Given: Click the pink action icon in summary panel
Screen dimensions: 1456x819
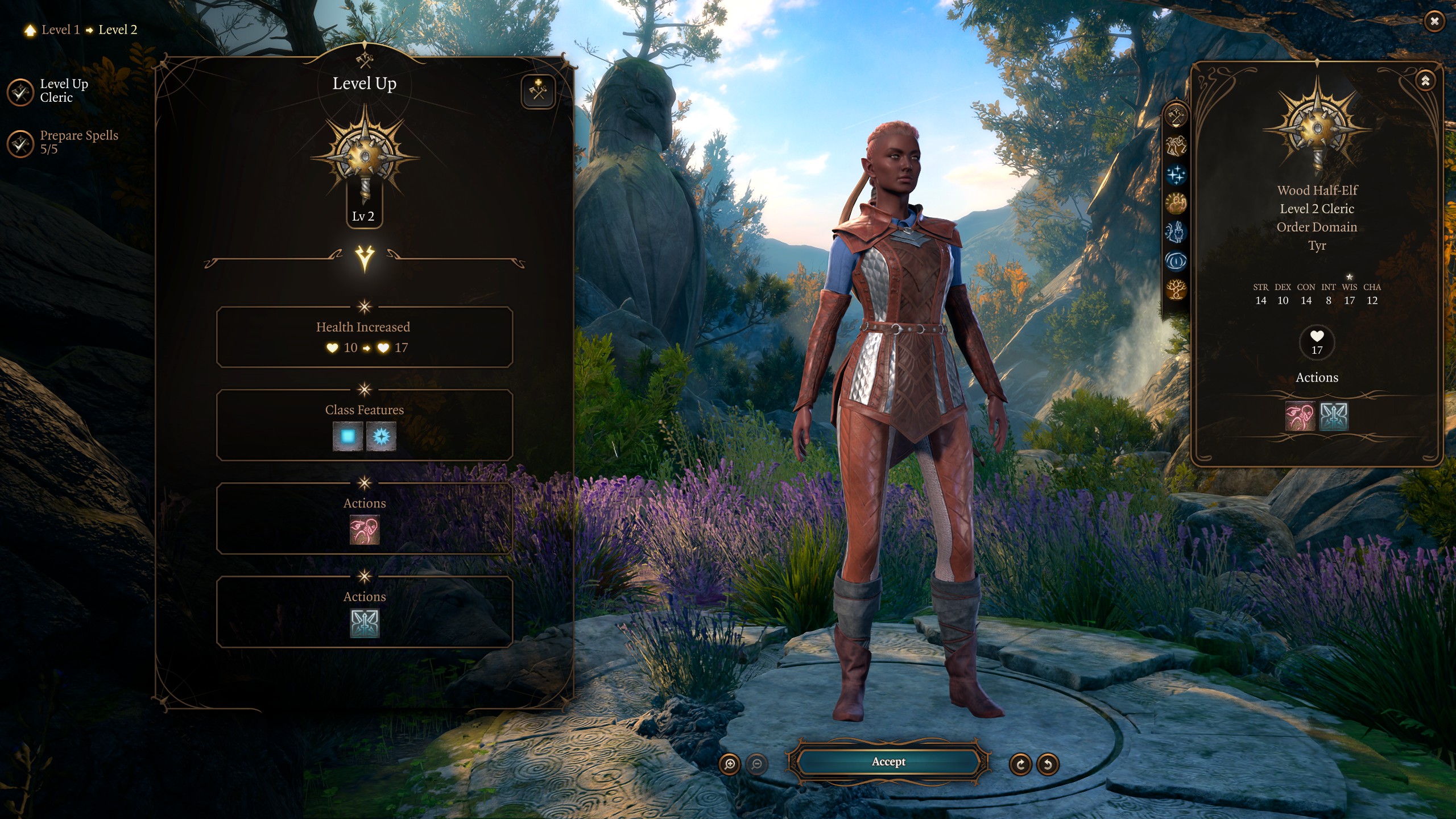Looking at the screenshot, I should click(x=1300, y=416).
